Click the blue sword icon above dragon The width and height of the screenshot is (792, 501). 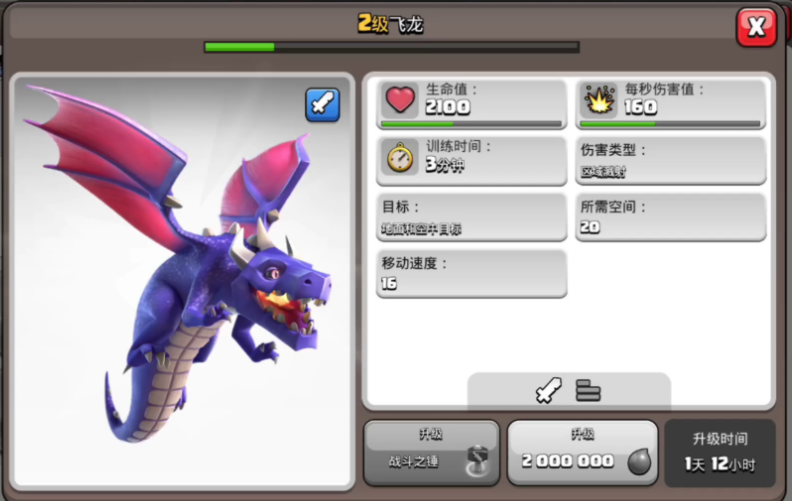click(322, 105)
